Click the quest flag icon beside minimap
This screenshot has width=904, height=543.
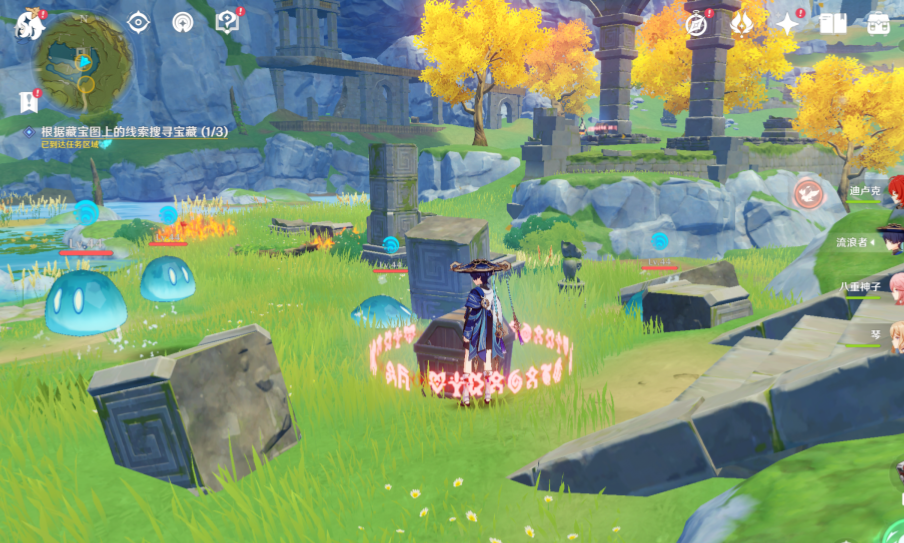[27, 101]
